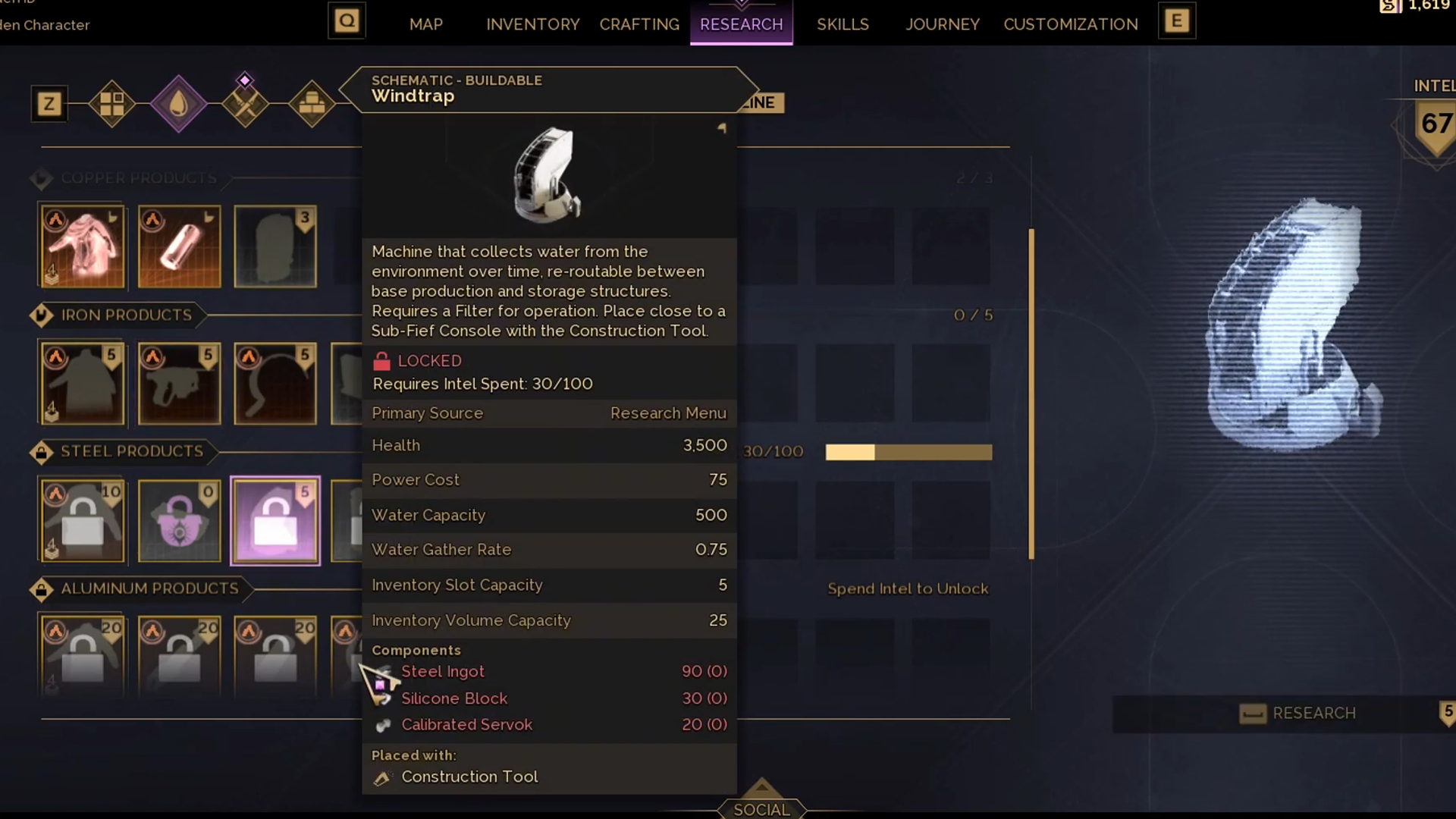Collapse the Iron Products section
The image size is (1456, 819).
point(42,315)
